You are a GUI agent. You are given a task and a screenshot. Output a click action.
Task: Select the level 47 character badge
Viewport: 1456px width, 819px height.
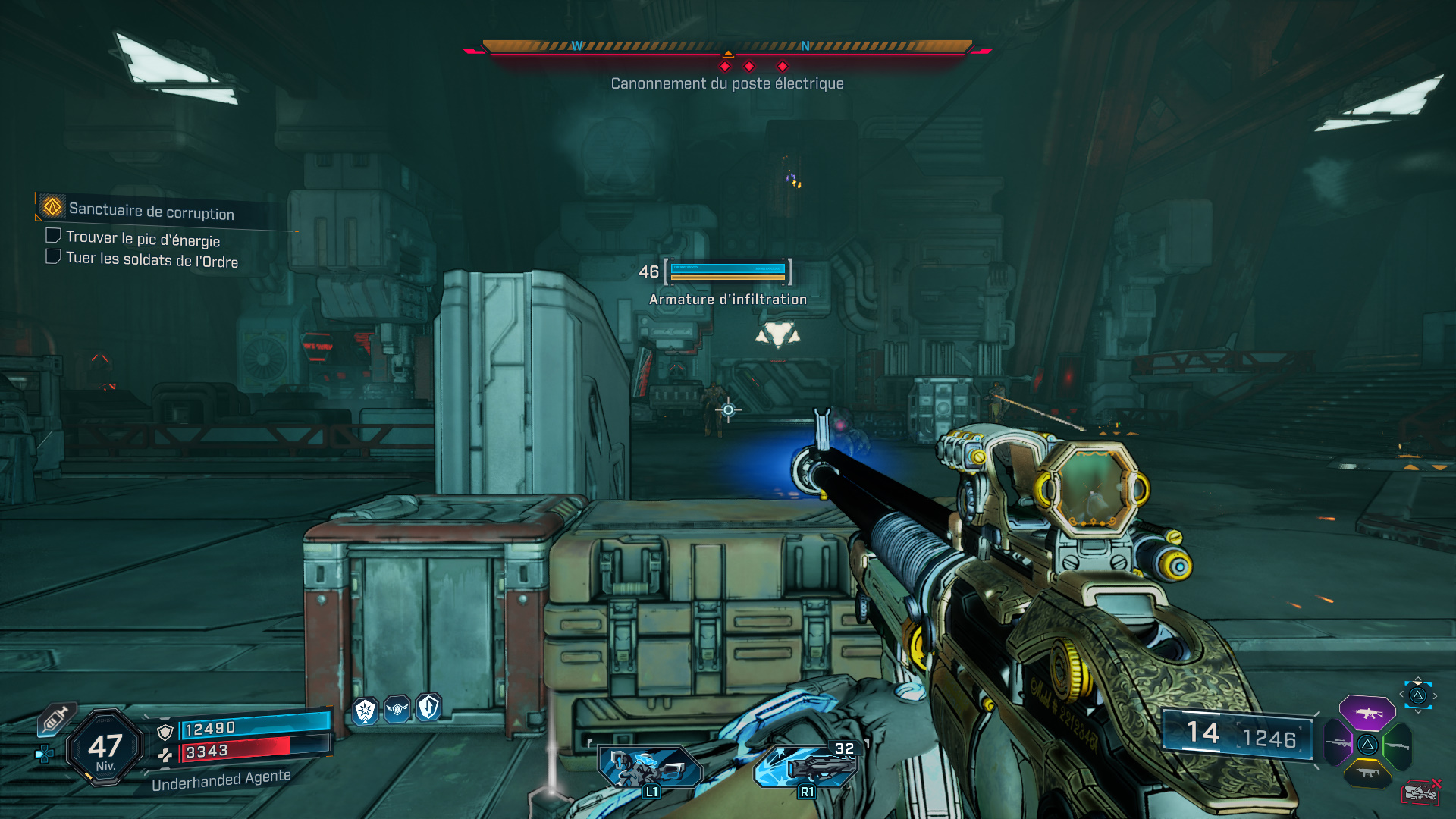click(x=105, y=748)
